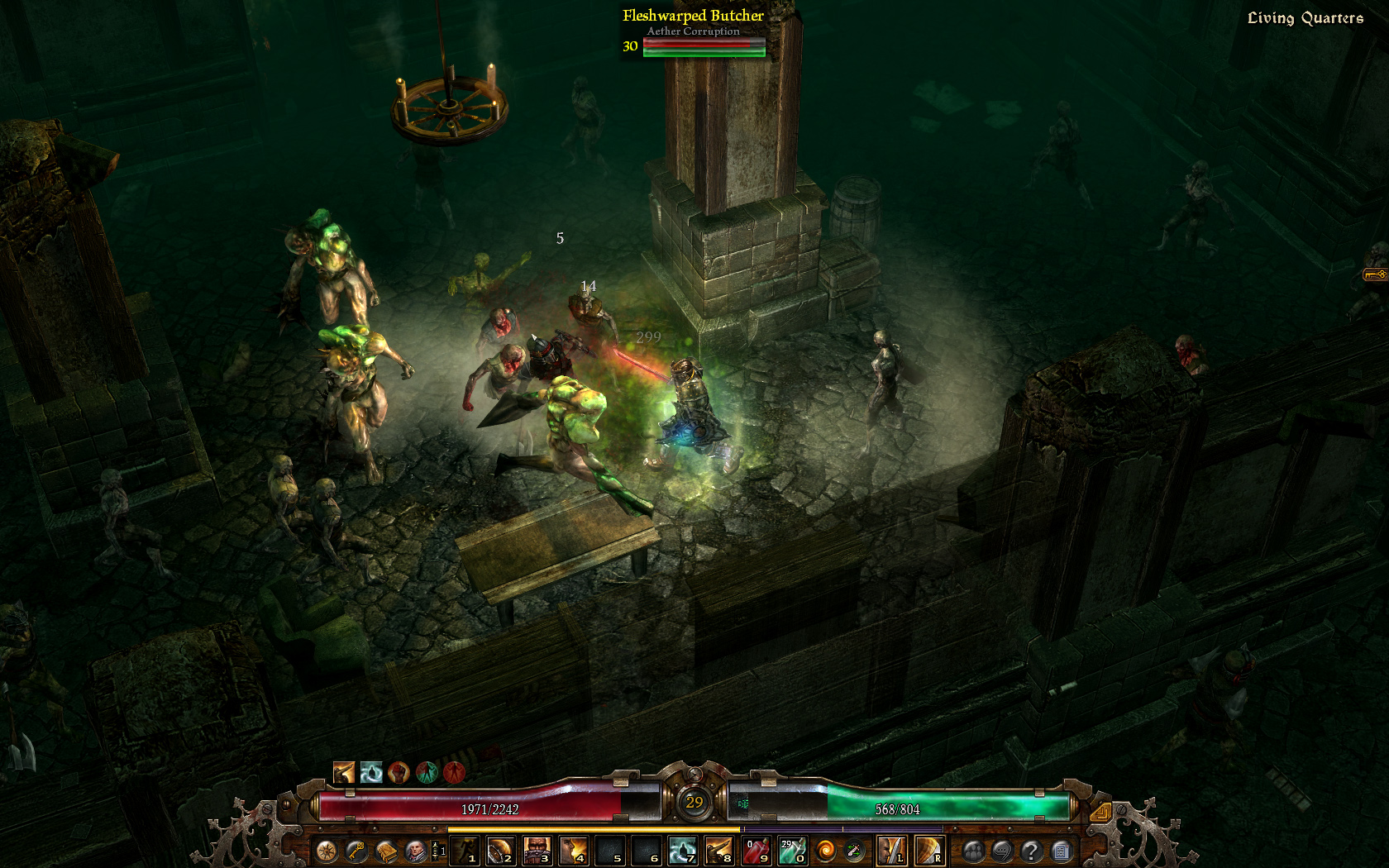Click the orange spiral portal icon
1389x868 pixels.
point(825,851)
